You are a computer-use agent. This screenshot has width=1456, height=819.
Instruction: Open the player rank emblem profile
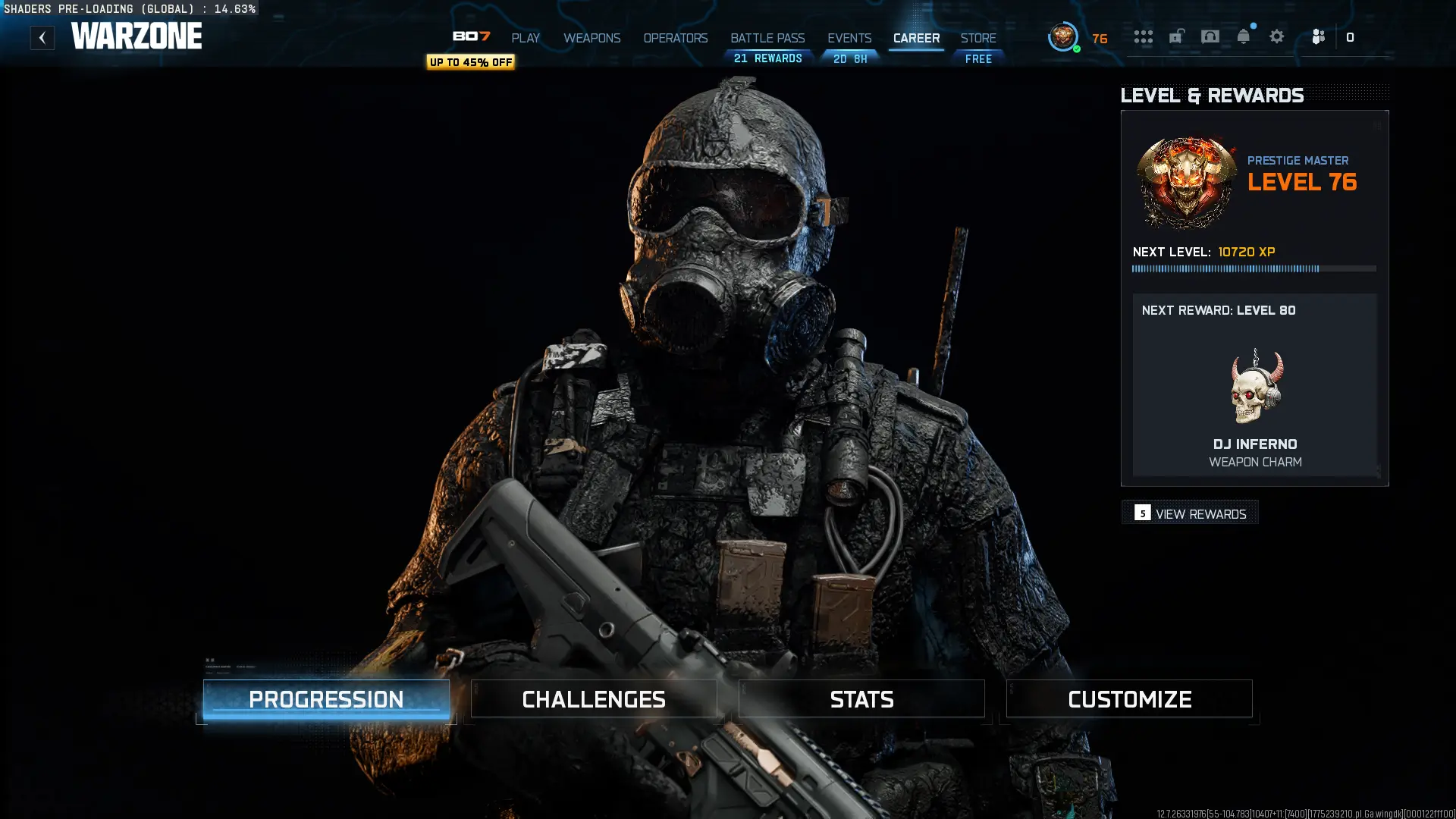click(1063, 36)
